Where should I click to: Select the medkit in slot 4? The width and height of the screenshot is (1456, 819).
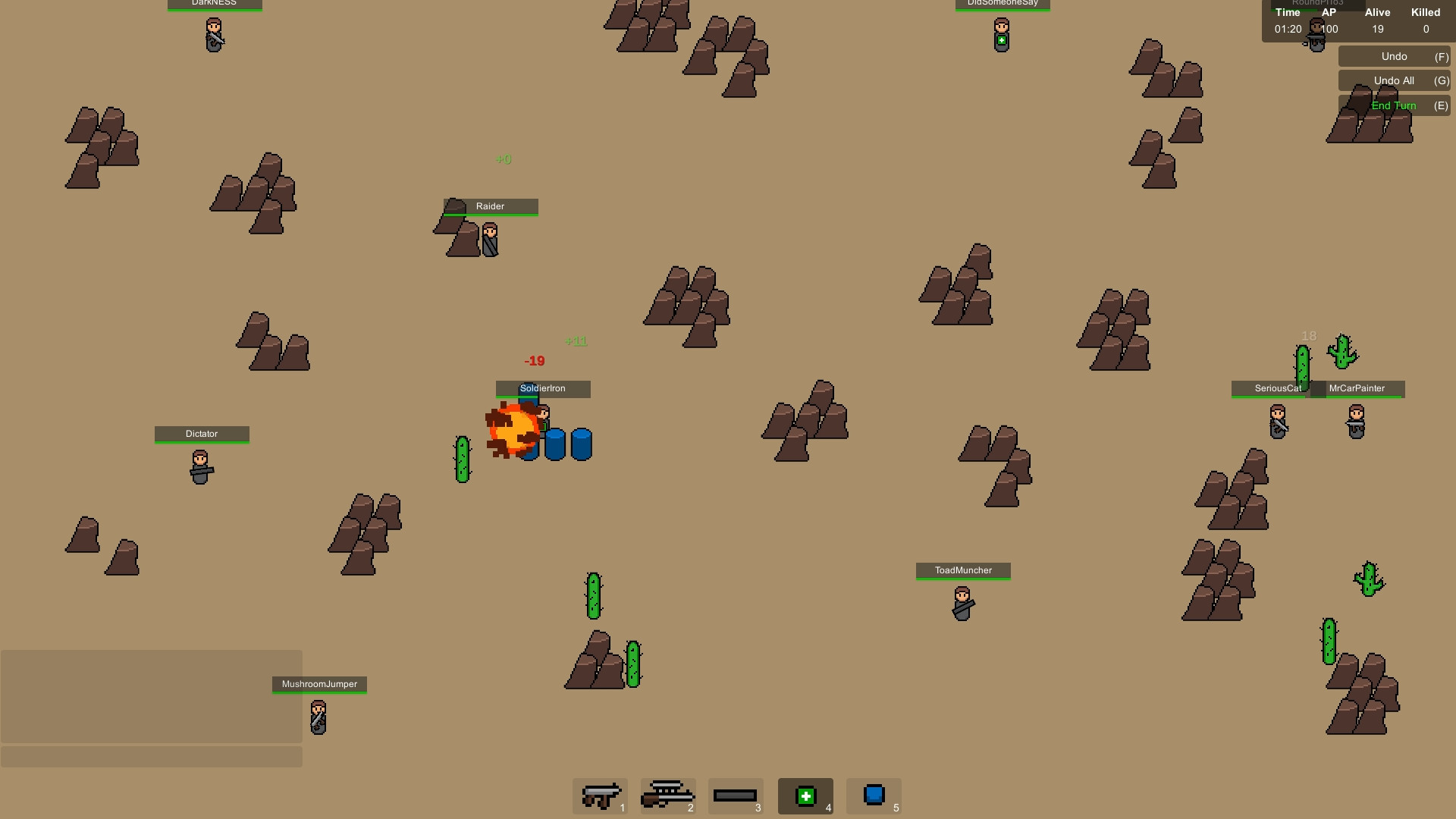(805, 795)
